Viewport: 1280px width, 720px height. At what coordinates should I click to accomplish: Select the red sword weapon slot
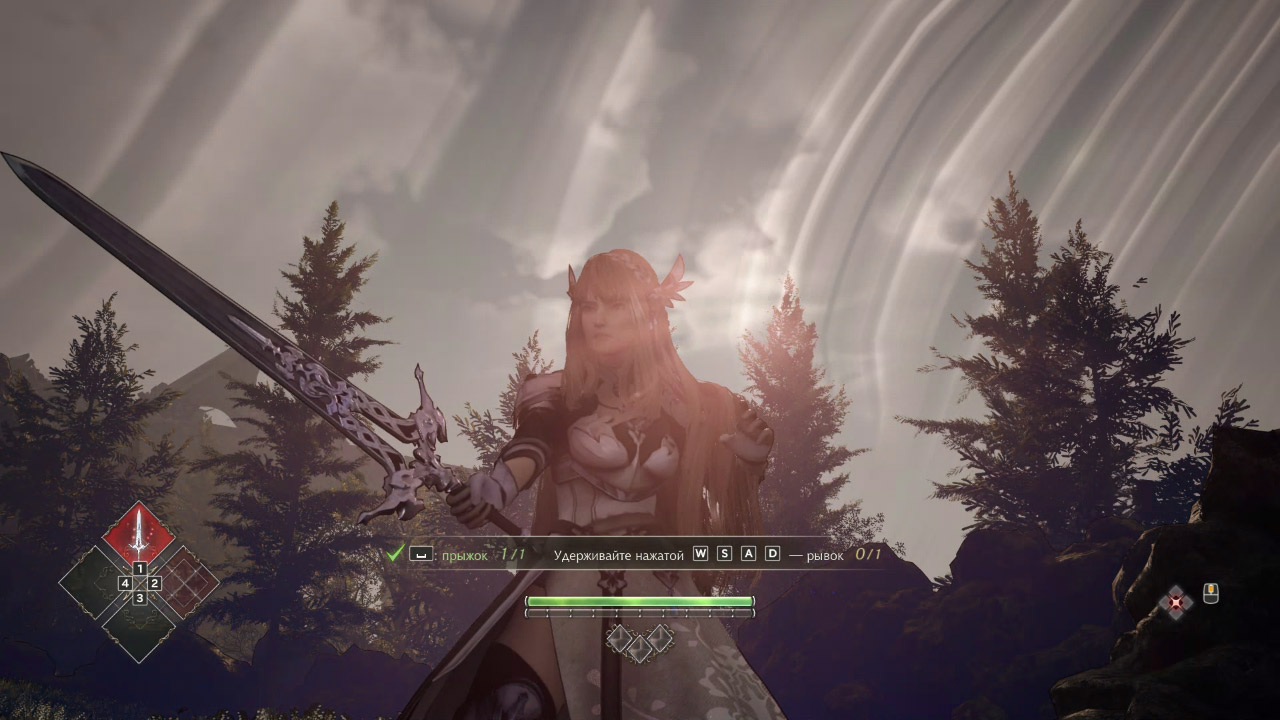[x=139, y=533]
